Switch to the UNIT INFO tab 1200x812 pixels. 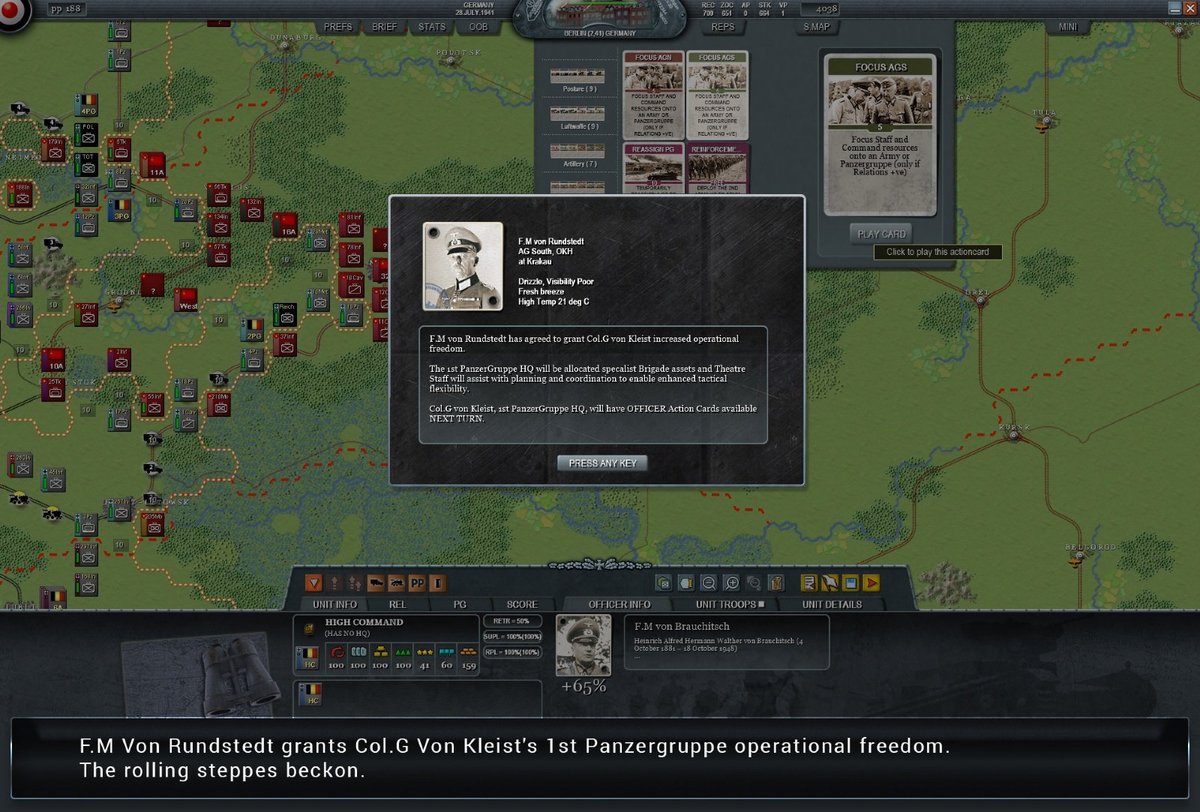tap(334, 604)
